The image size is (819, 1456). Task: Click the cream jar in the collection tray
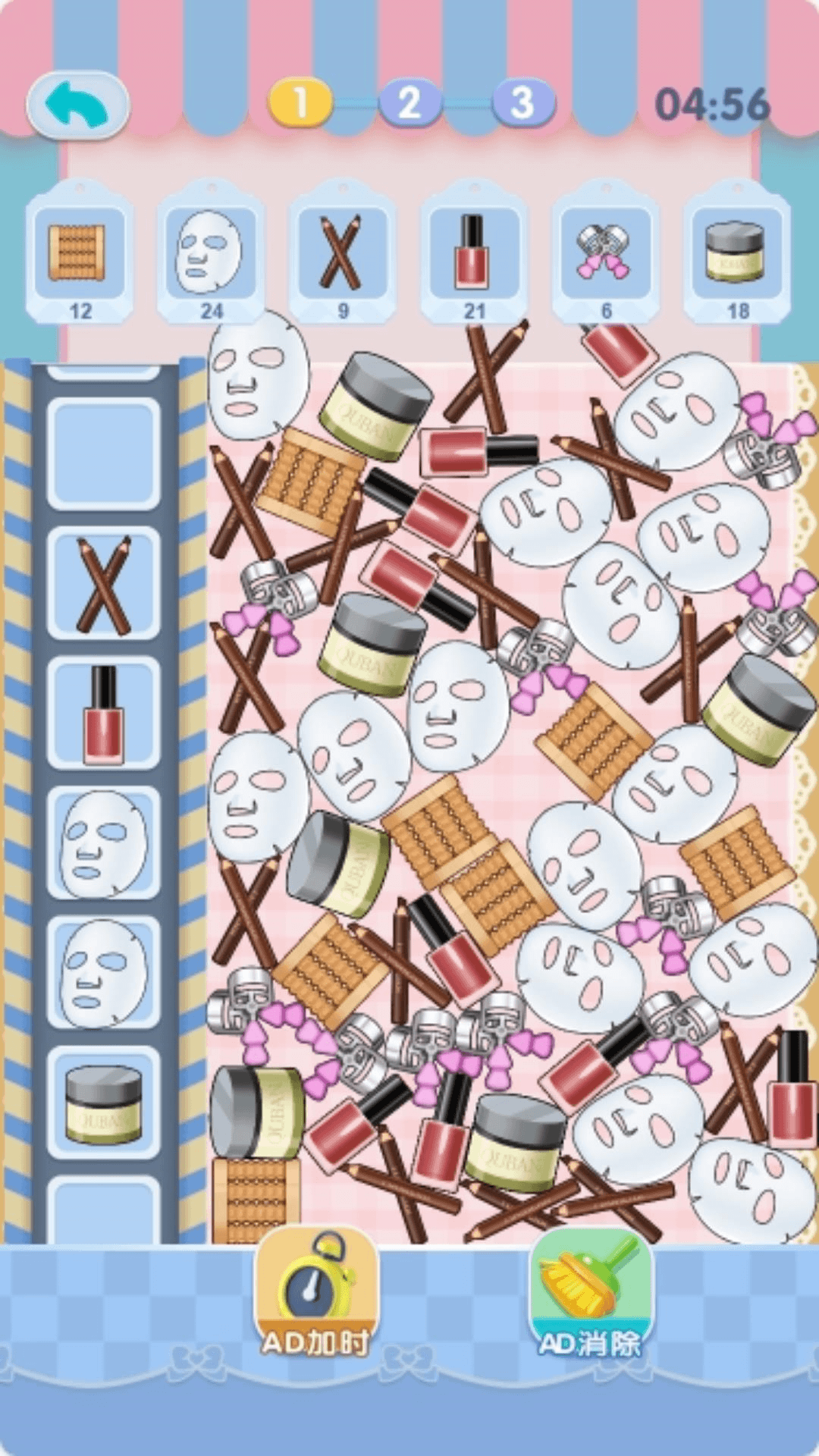(103, 1103)
